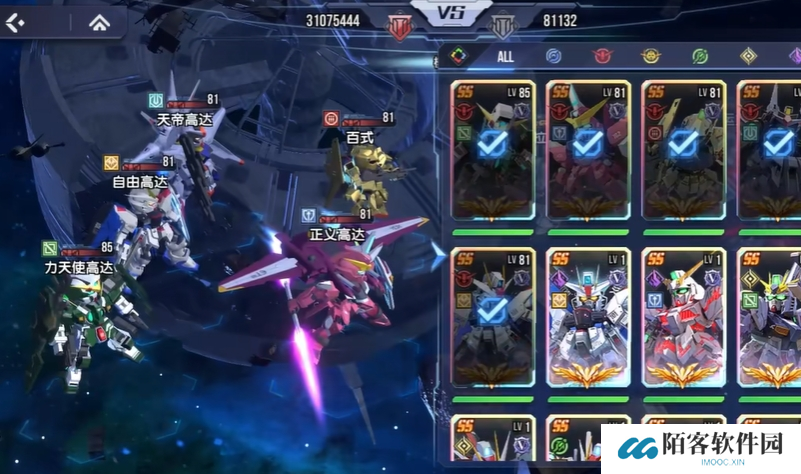Image resolution: width=801 pixels, height=474 pixels.
Task: Go back using the top-left arrow
Action: pyautogui.click(x=16, y=23)
